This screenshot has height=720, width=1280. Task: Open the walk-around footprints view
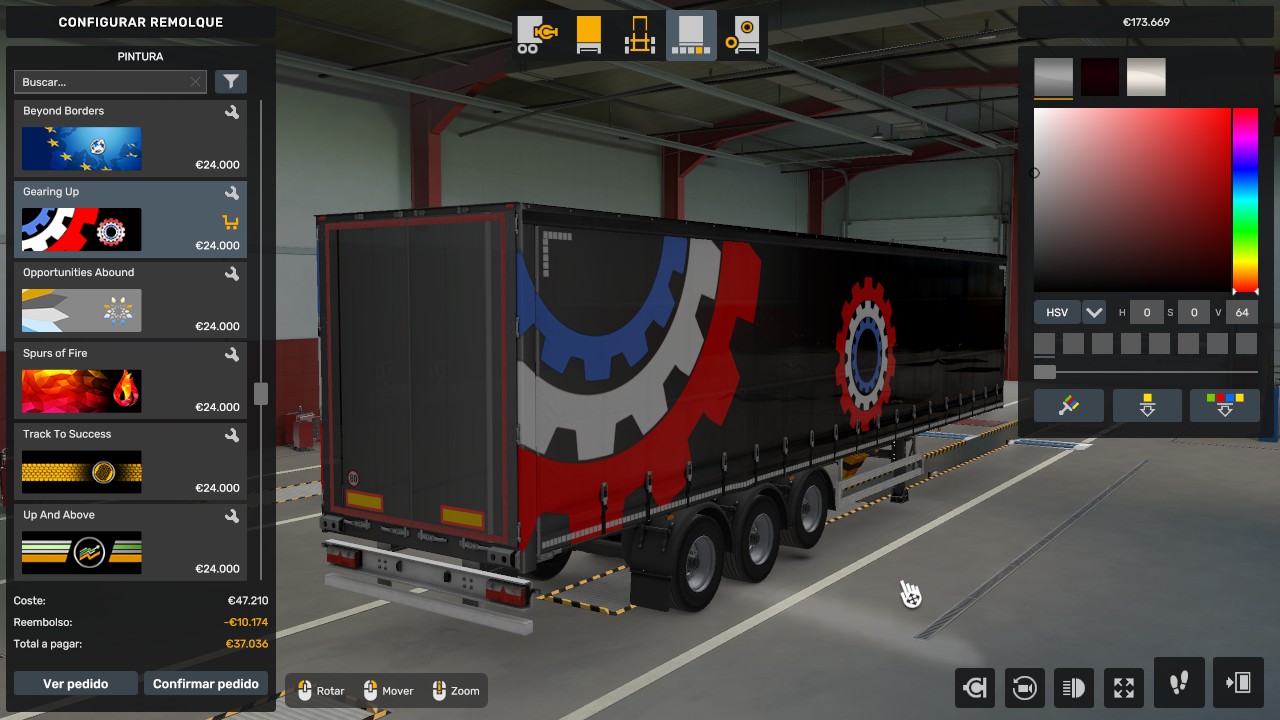click(1179, 683)
